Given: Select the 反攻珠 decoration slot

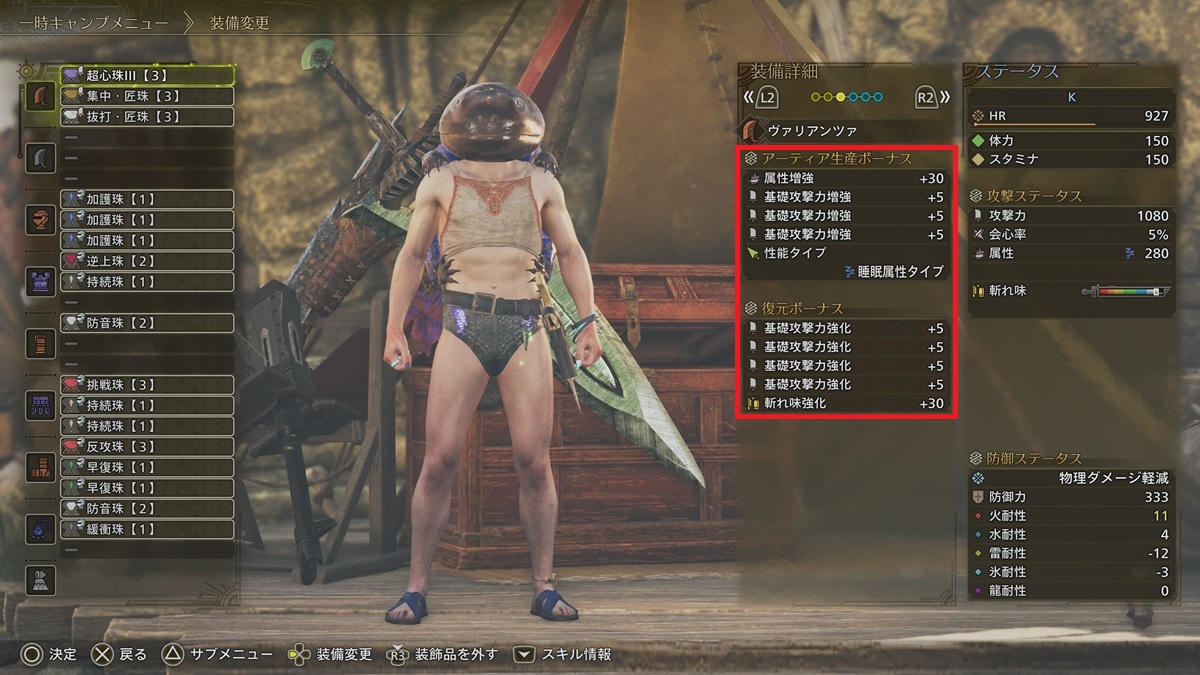Looking at the screenshot, I should pyautogui.click(x=147, y=446).
